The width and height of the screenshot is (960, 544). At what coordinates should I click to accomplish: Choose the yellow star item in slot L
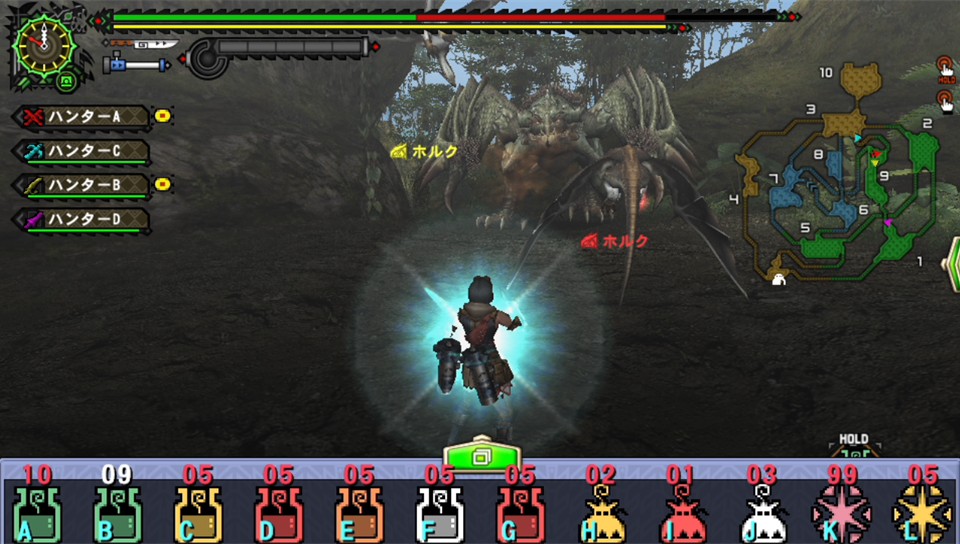pos(922,514)
